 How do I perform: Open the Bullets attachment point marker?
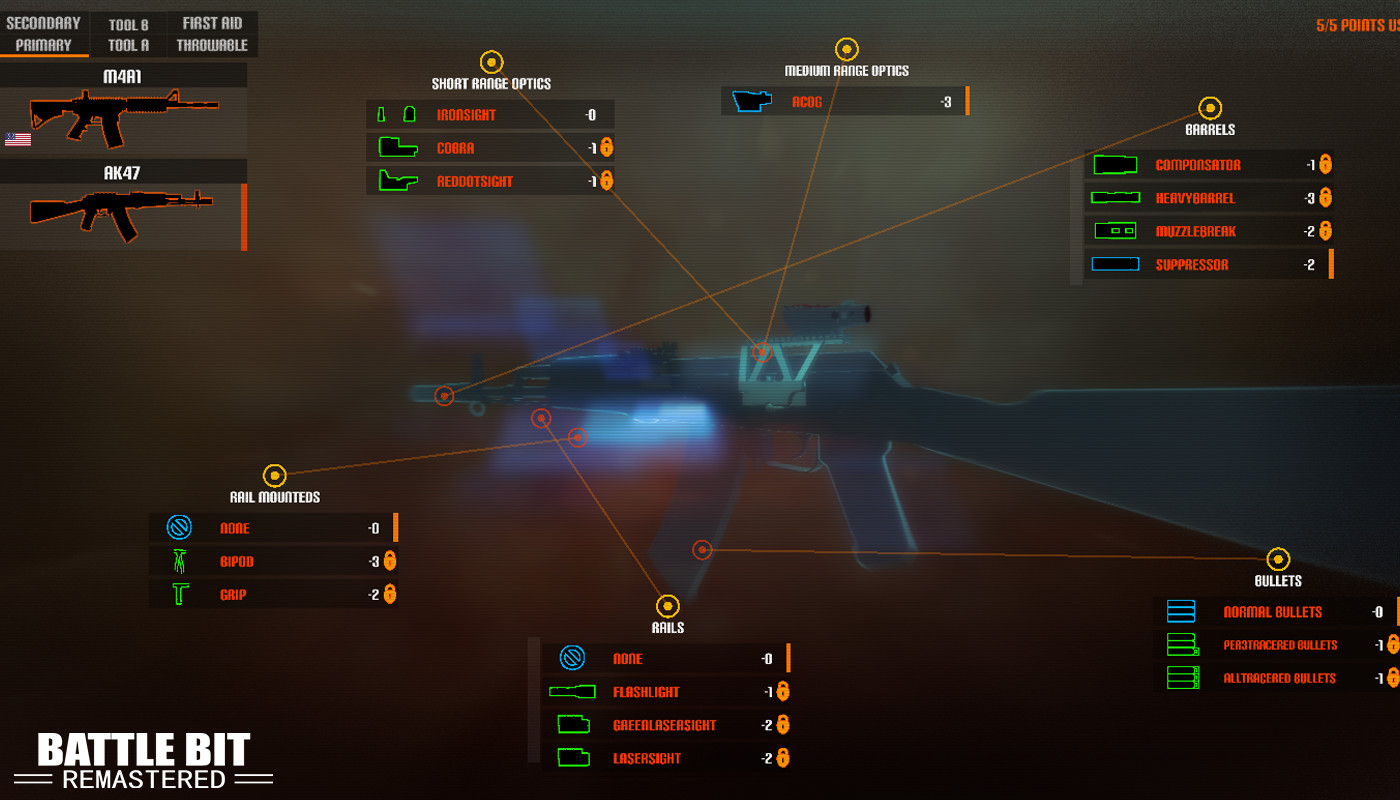click(x=1279, y=558)
